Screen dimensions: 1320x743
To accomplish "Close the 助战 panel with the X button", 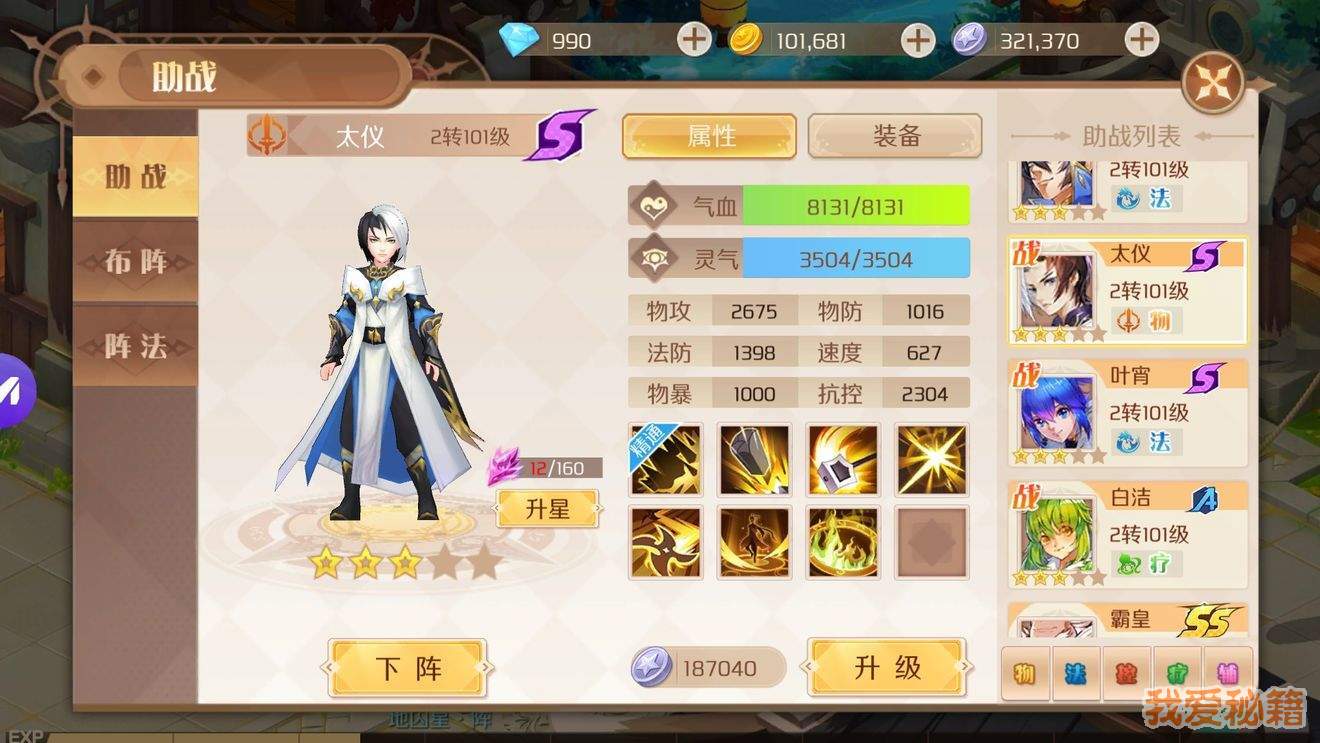I will 1213,82.
